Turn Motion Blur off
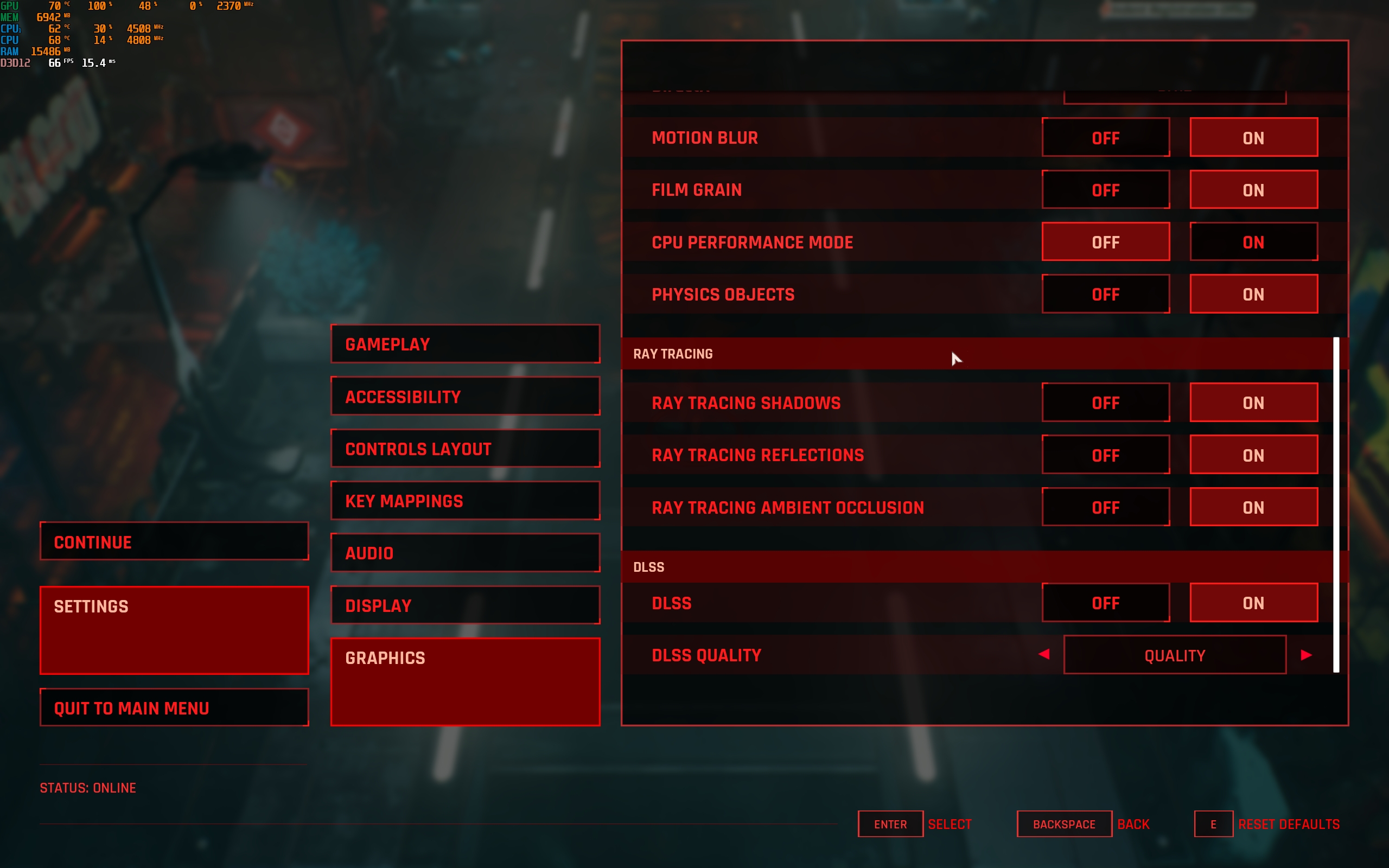This screenshot has width=1389, height=868. [x=1105, y=138]
